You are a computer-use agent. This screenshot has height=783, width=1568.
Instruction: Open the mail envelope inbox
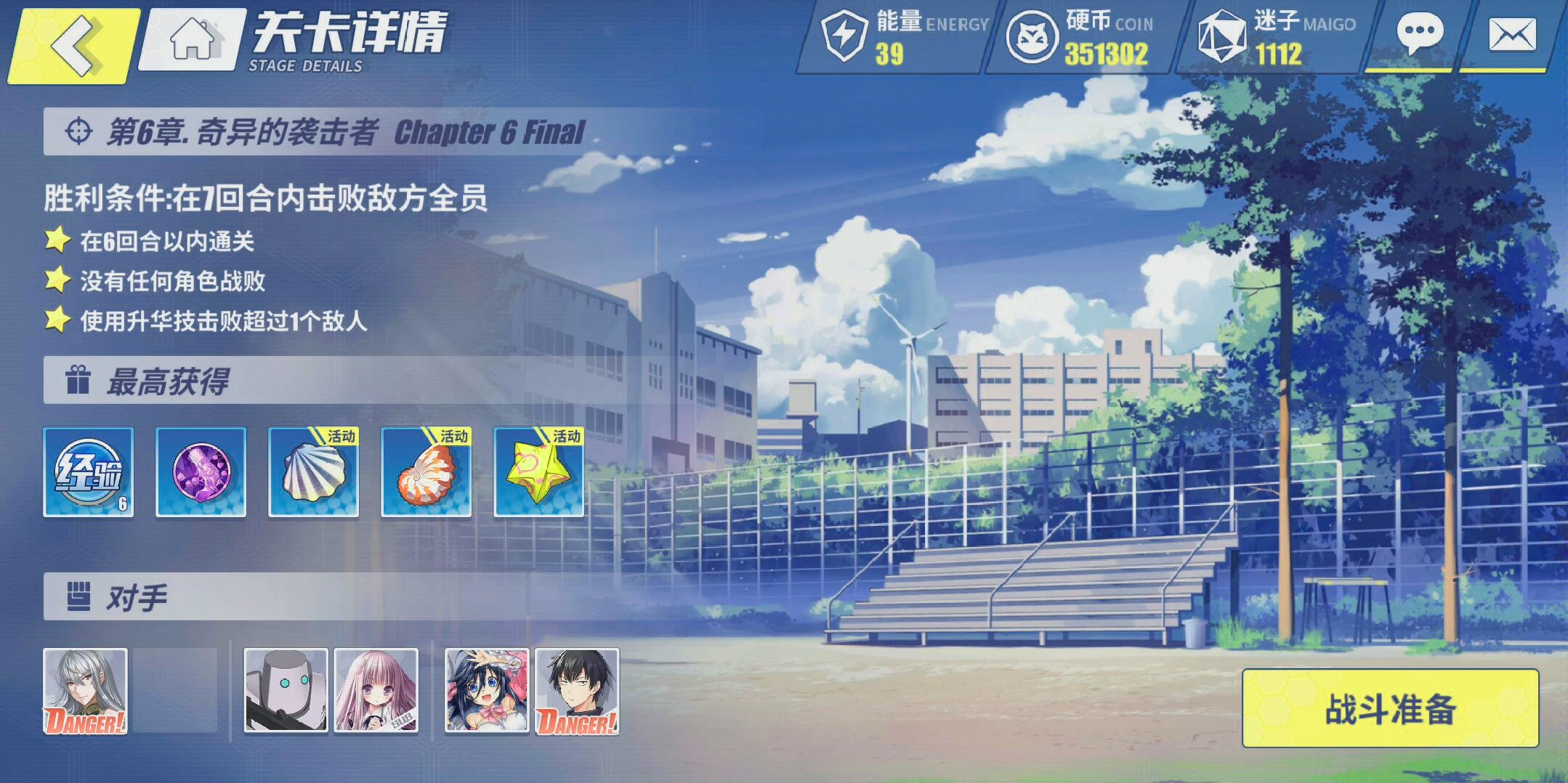click(x=1512, y=35)
